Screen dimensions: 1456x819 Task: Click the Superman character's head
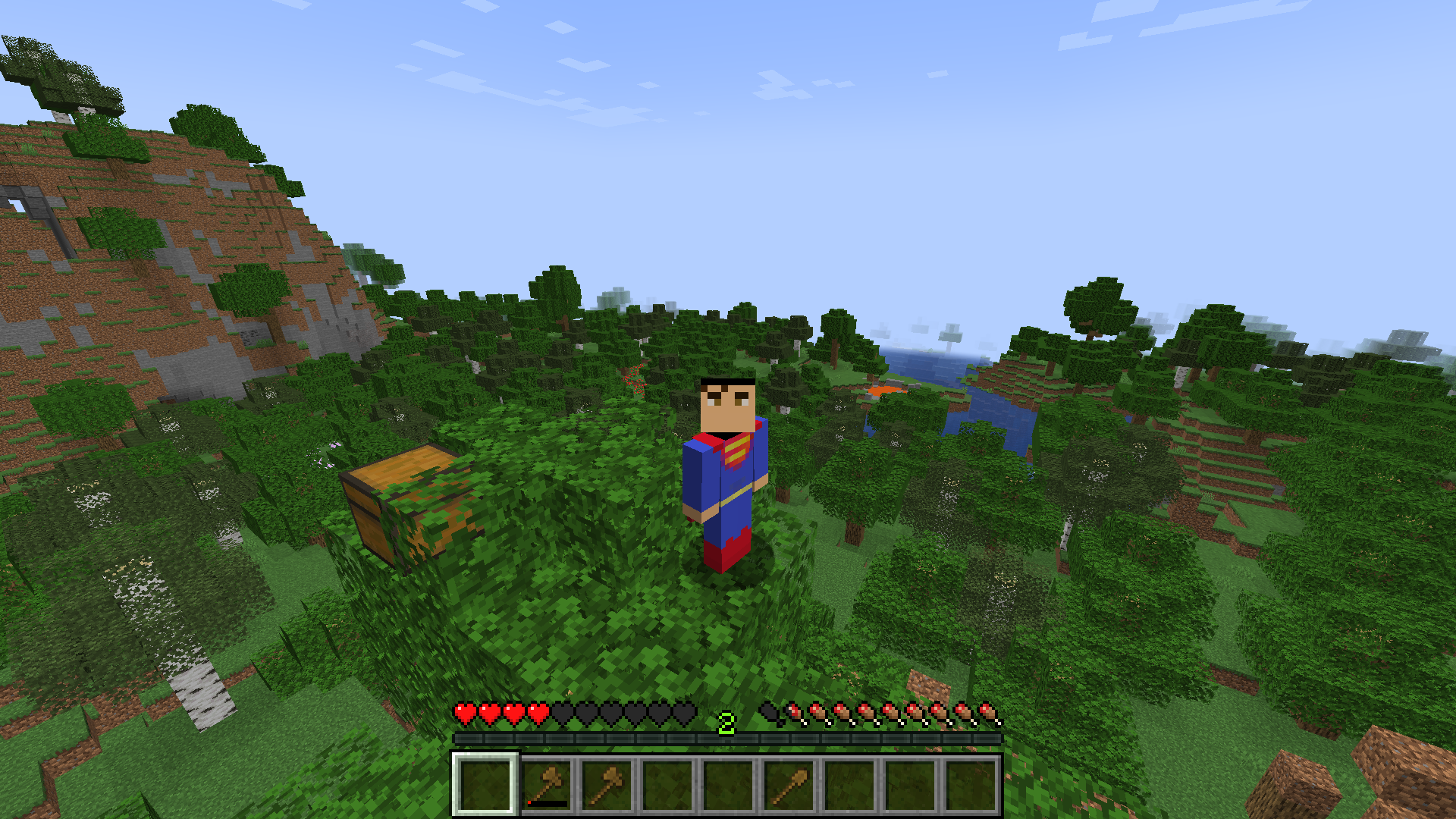[x=726, y=402]
